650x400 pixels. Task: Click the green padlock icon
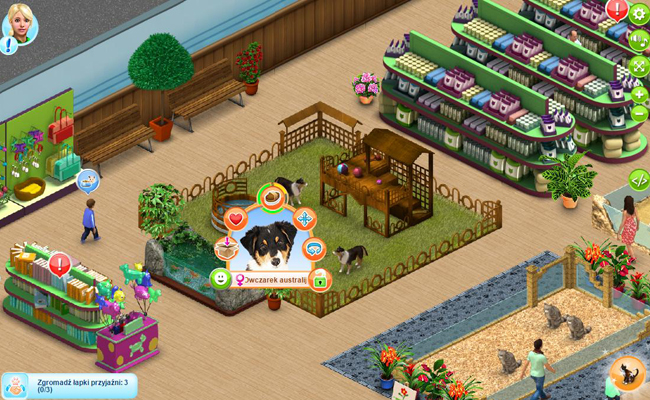320,279
